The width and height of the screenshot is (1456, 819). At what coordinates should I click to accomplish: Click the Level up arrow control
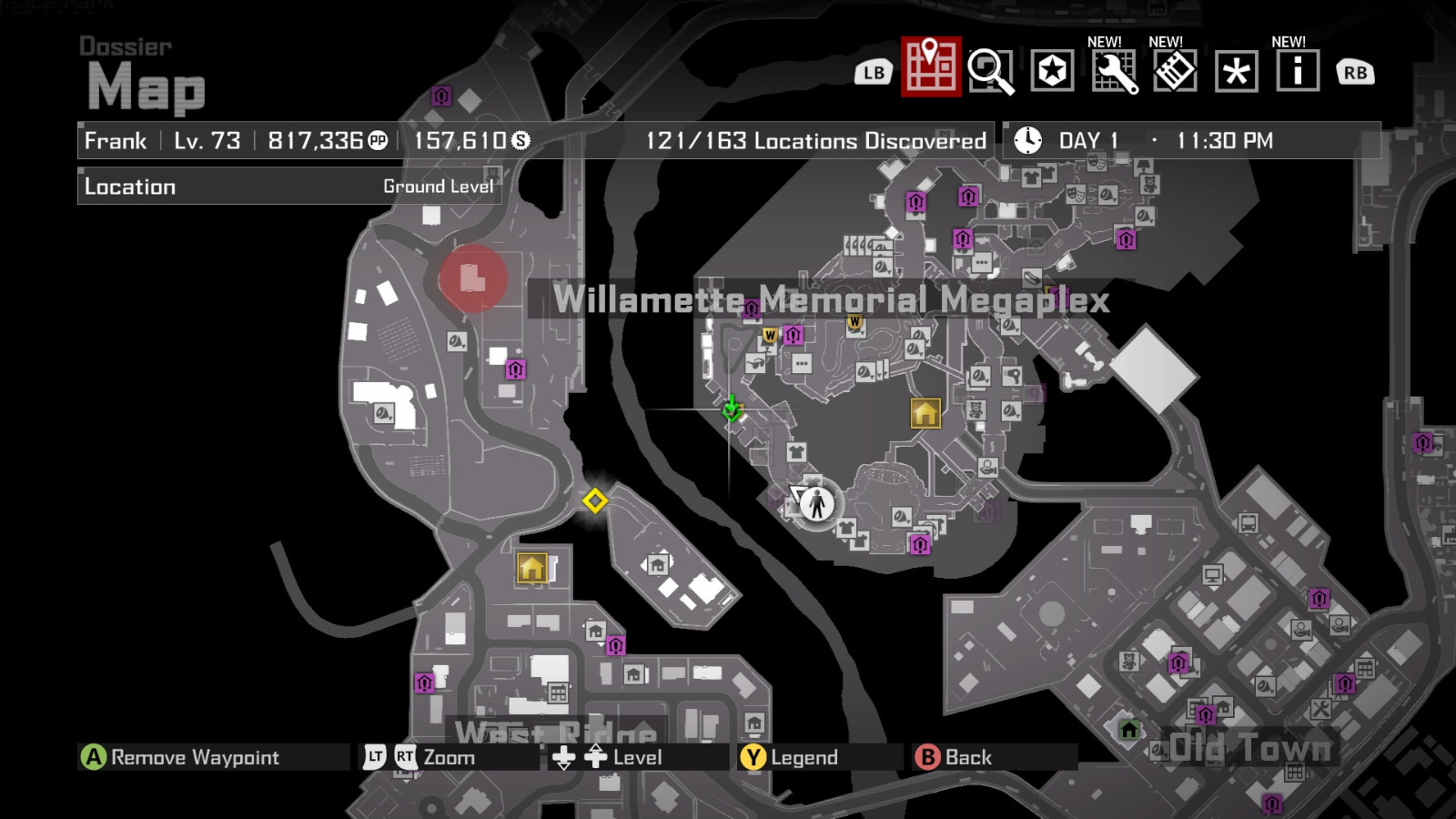pyautogui.click(x=596, y=756)
